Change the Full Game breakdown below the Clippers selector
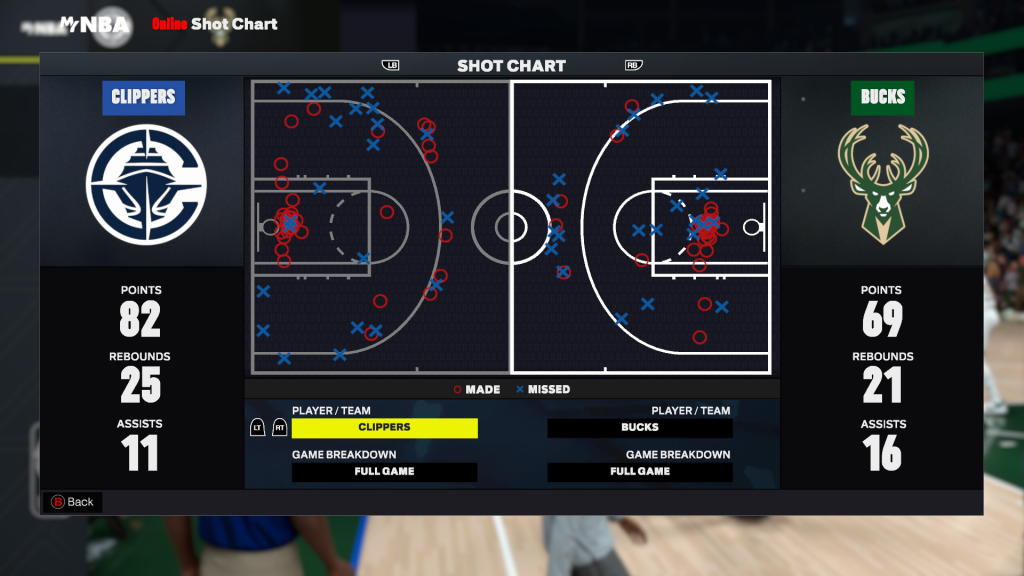The height and width of the screenshot is (576, 1024). point(384,472)
